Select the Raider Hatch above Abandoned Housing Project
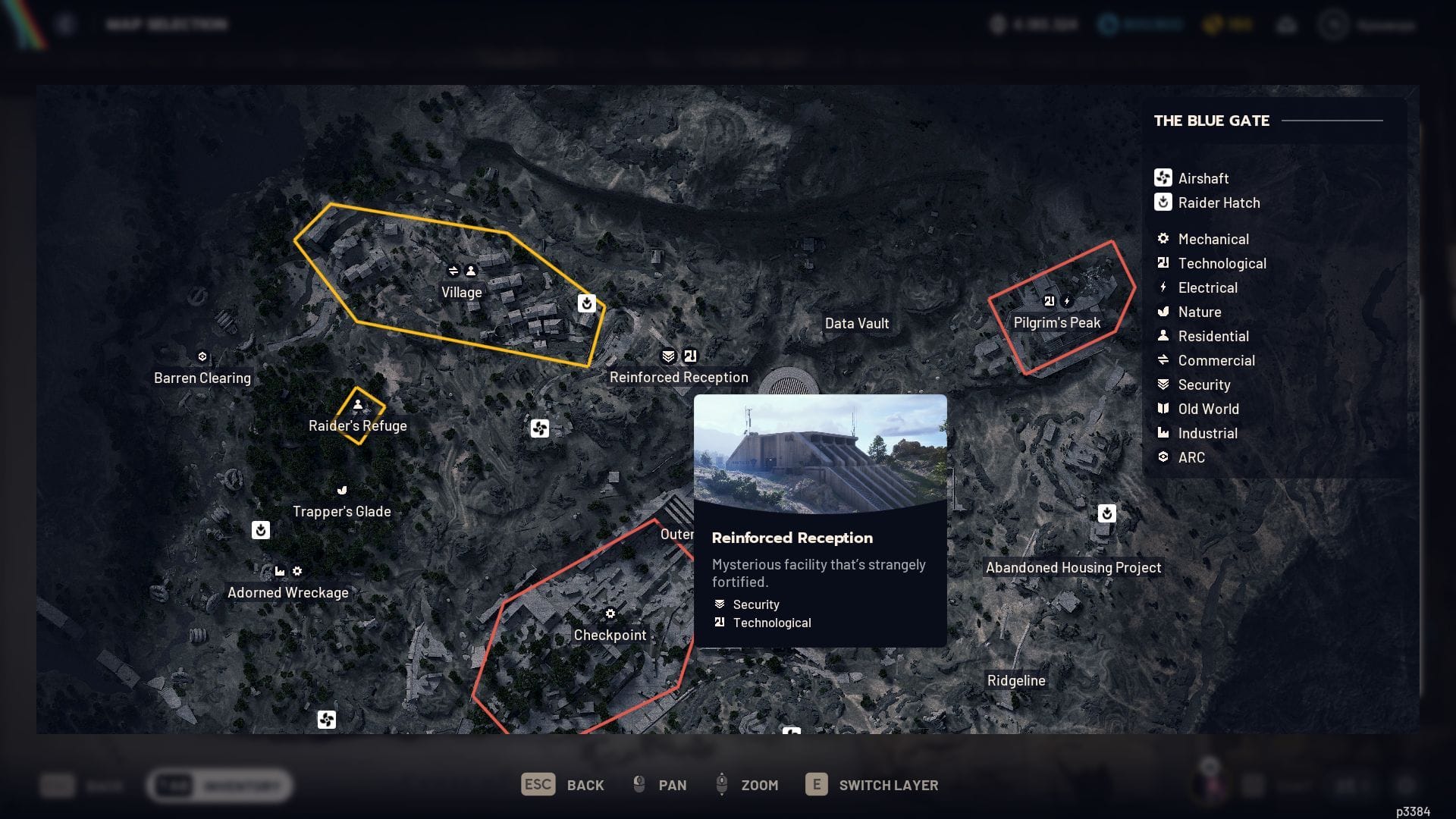The image size is (1456, 819). [1106, 514]
